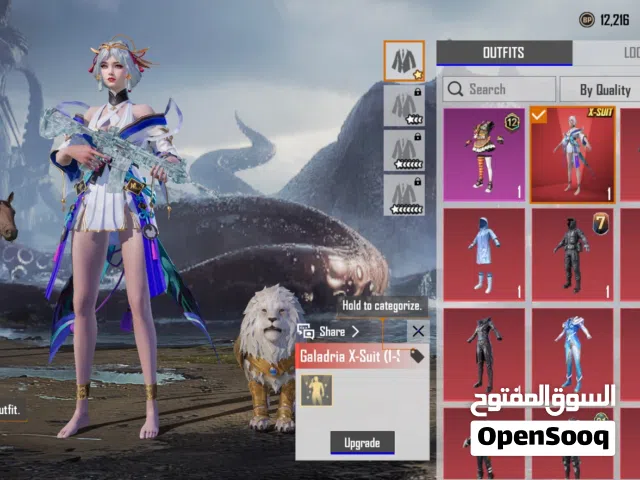Open the emote icon in the suit panel
Viewport: 640px width, 480px height.
pyautogui.click(x=316, y=390)
